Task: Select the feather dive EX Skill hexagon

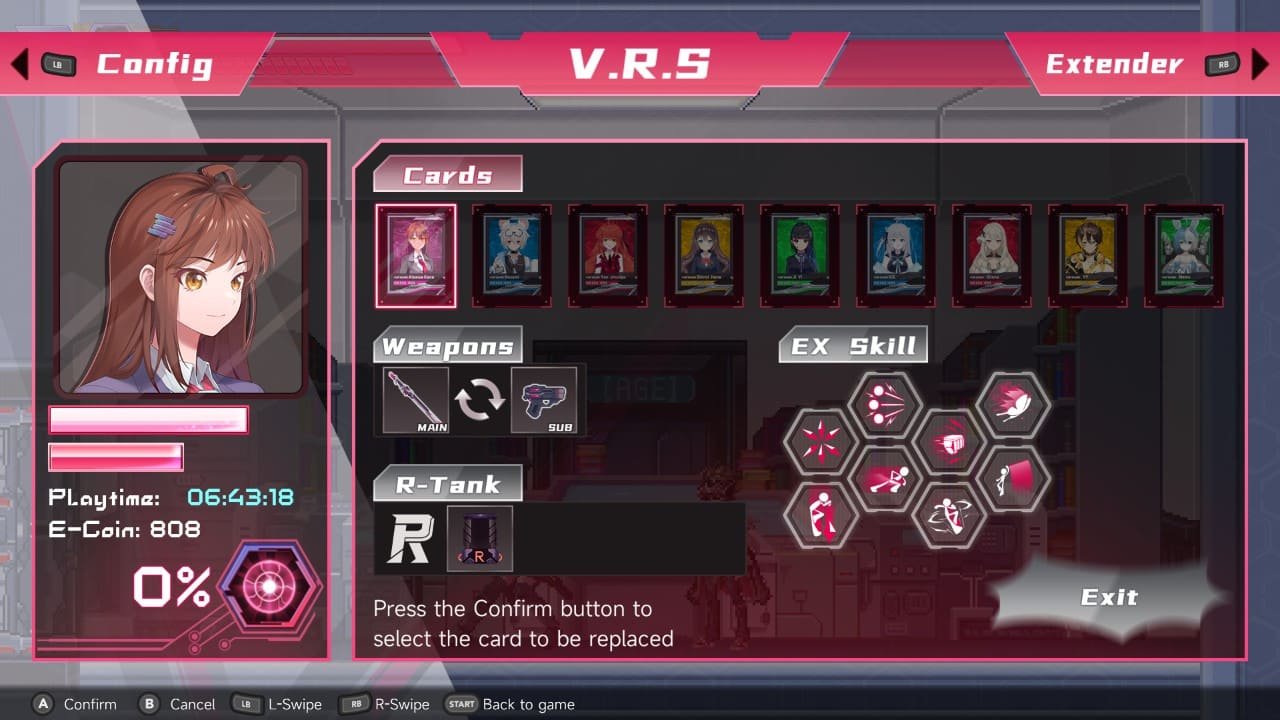Action: [x=1014, y=402]
